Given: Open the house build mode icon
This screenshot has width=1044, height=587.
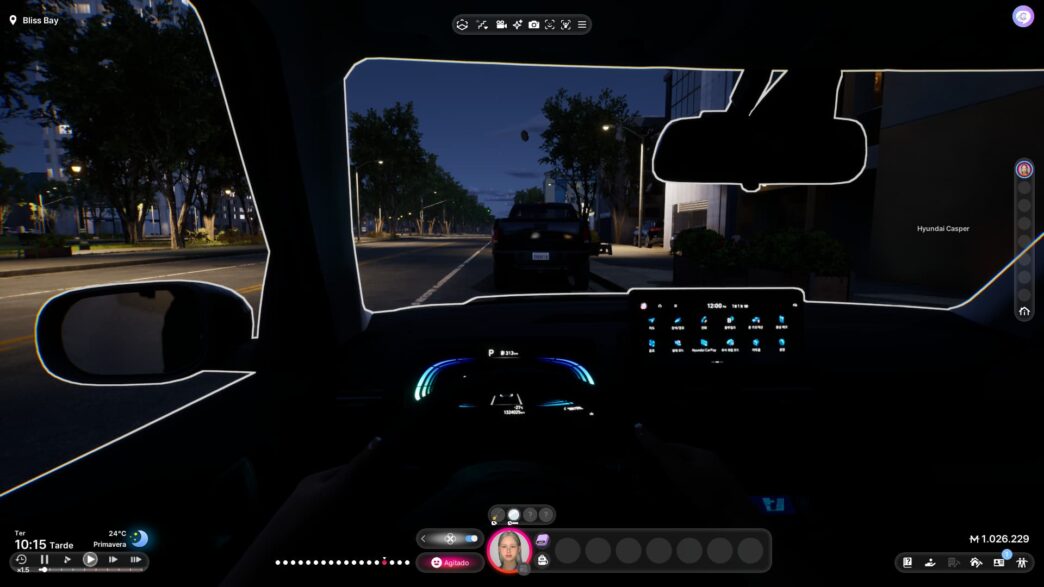Looking at the screenshot, I should 976,562.
